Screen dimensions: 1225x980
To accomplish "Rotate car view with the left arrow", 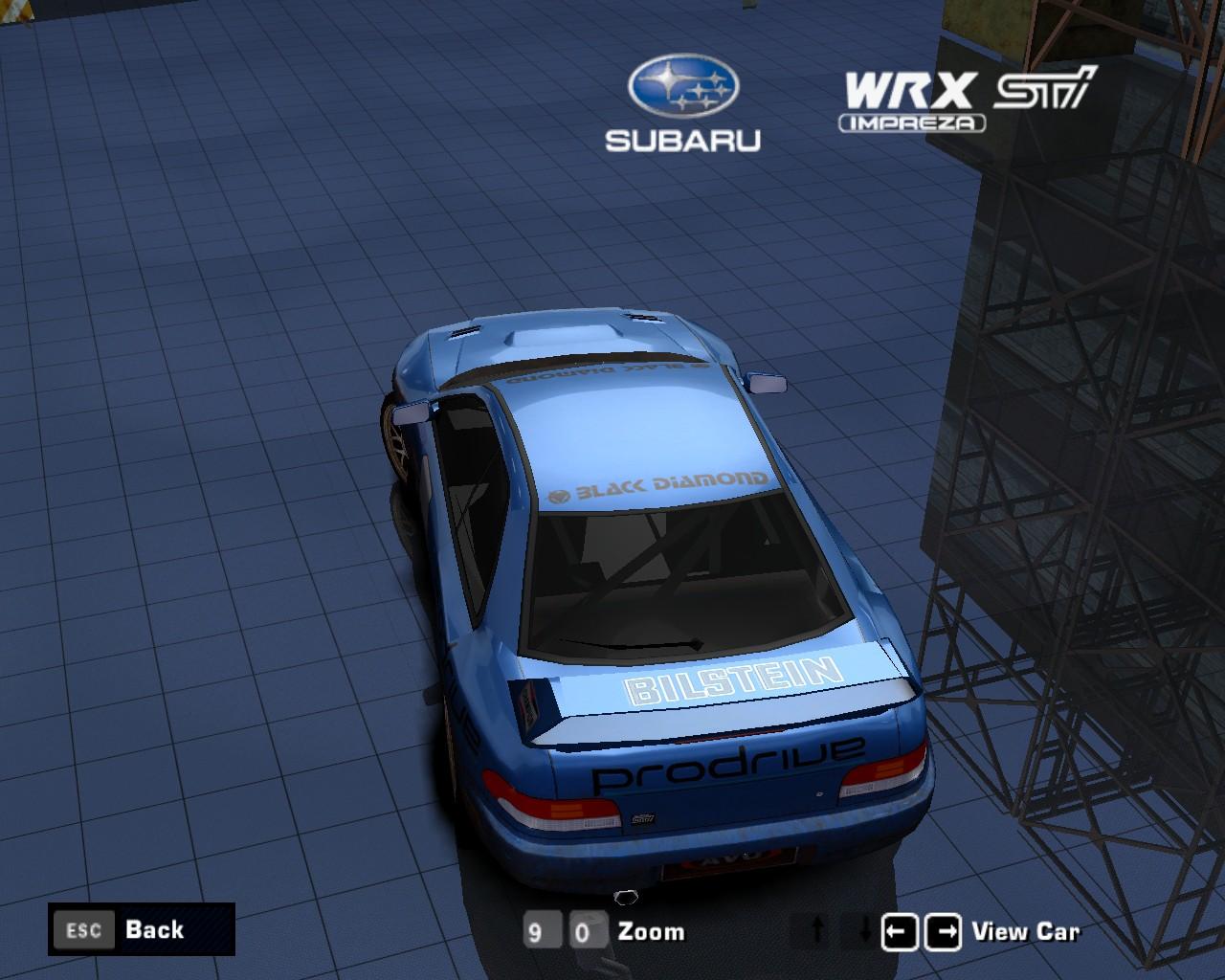I will 899,931.
